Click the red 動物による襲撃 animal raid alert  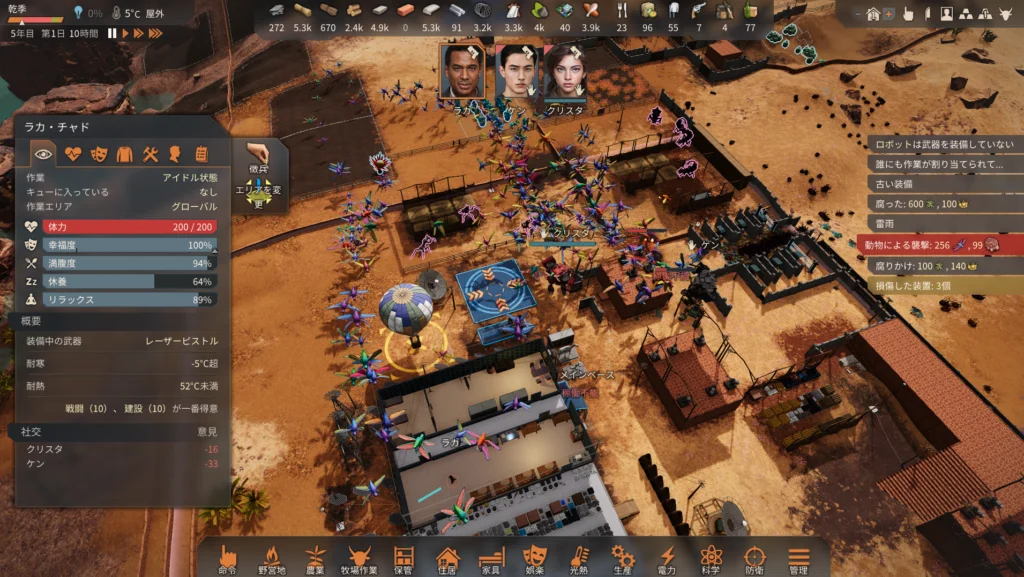tap(939, 244)
